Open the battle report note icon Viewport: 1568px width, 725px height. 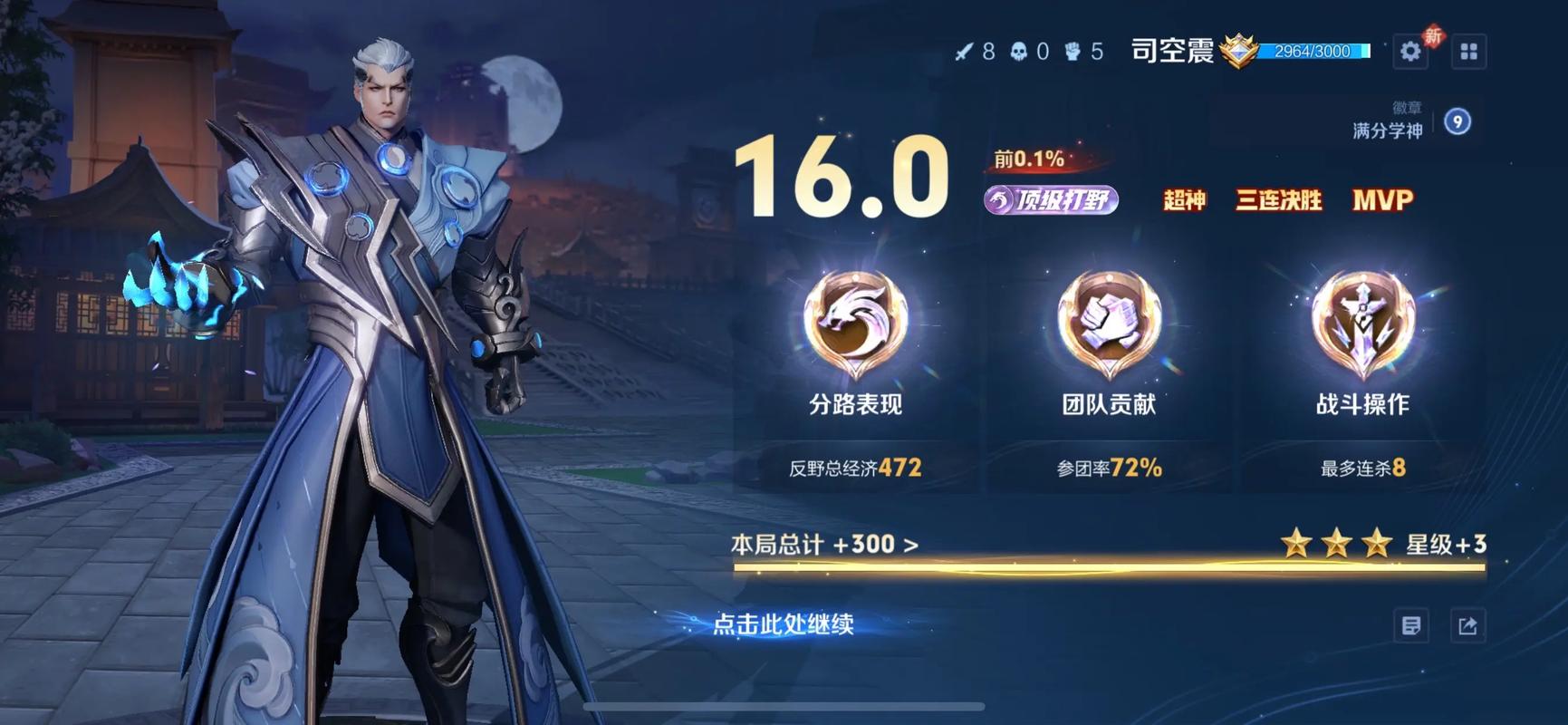[1409, 625]
